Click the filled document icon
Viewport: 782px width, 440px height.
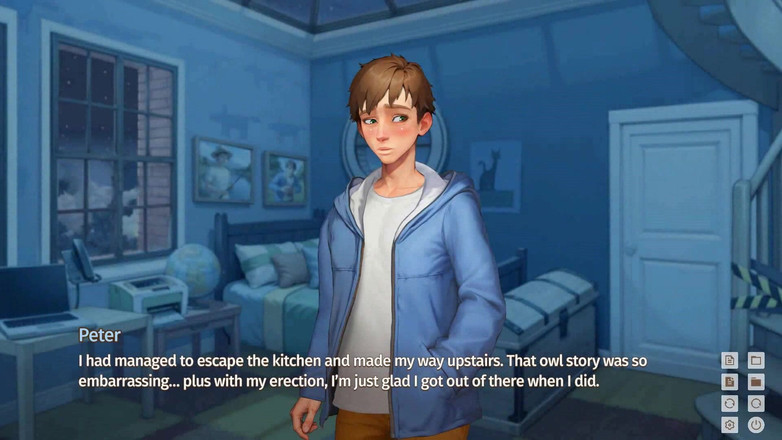[730, 382]
